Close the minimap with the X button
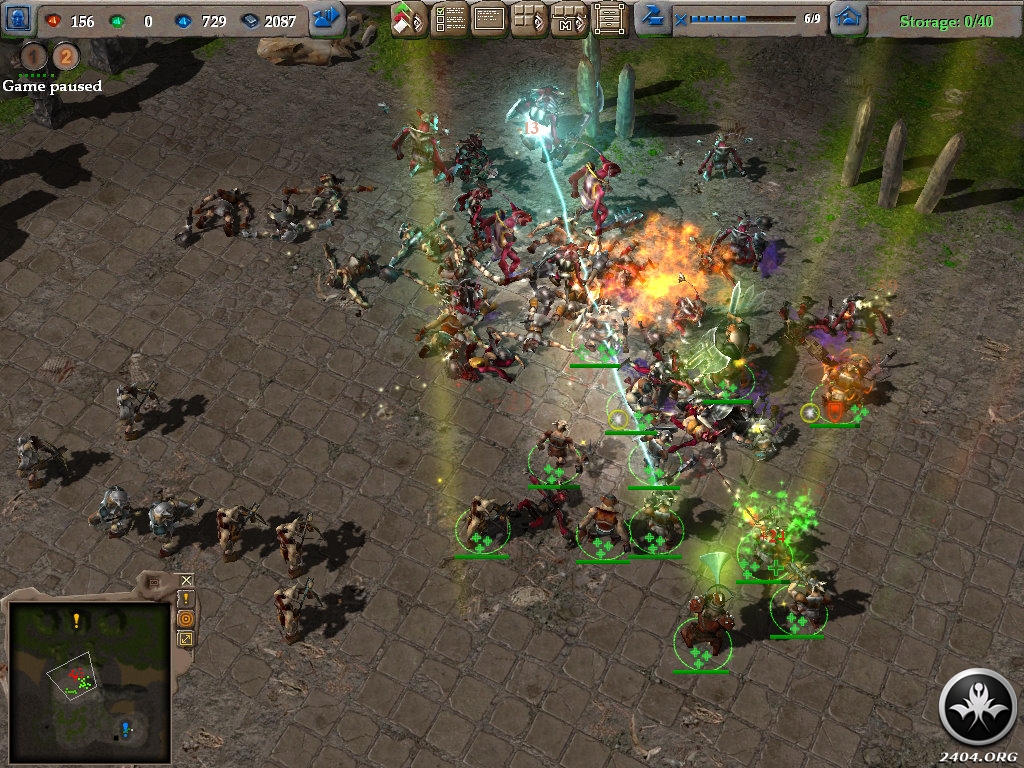 tap(186, 580)
